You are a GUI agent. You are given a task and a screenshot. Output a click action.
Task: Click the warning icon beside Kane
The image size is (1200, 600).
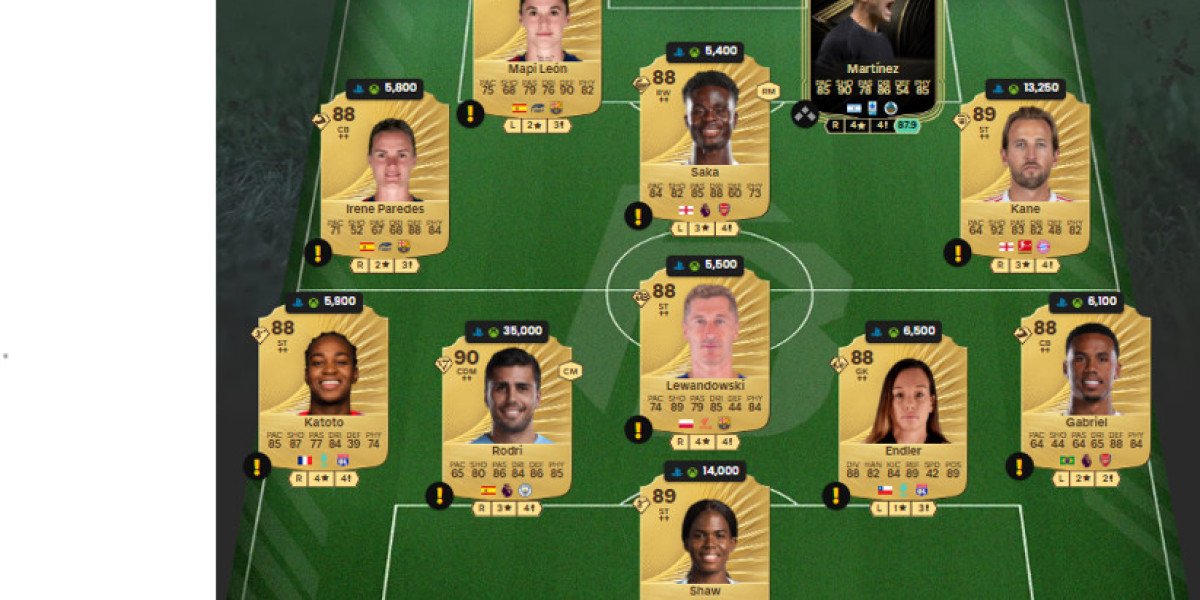[957, 253]
